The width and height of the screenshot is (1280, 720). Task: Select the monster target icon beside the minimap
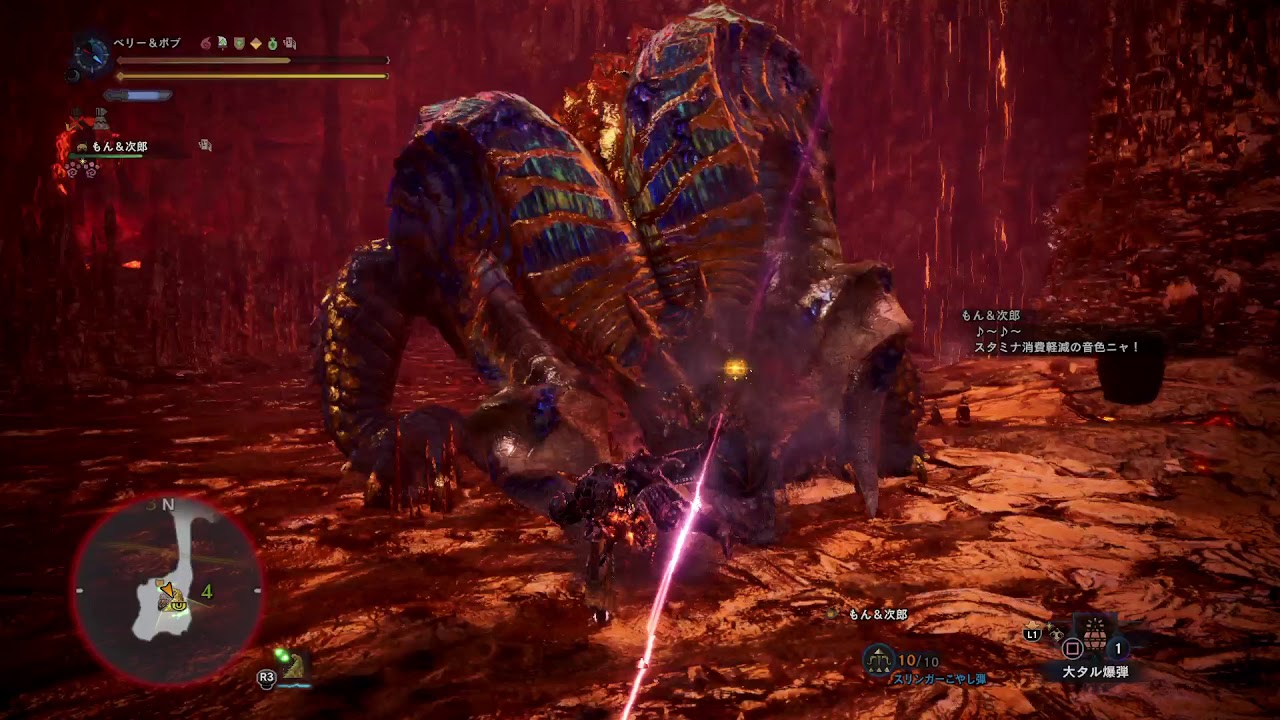[x=291, y=662]
